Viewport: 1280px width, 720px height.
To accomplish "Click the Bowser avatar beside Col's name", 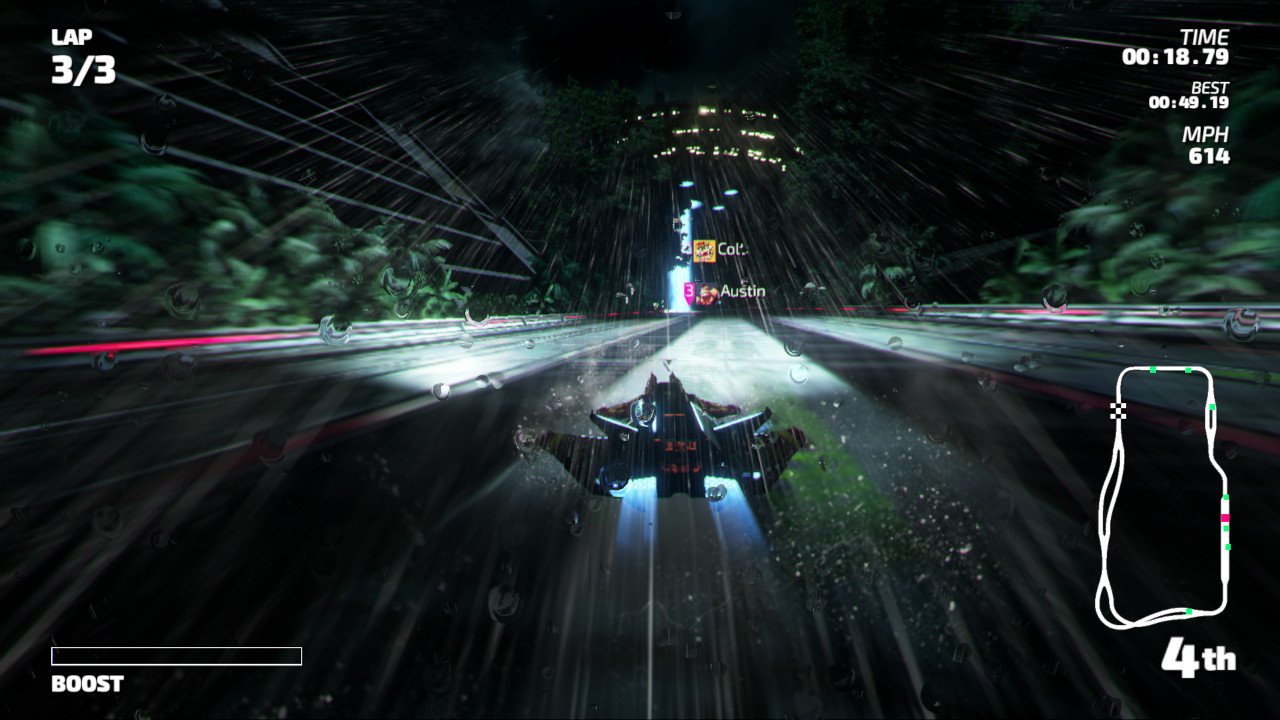I will (705, 251).
